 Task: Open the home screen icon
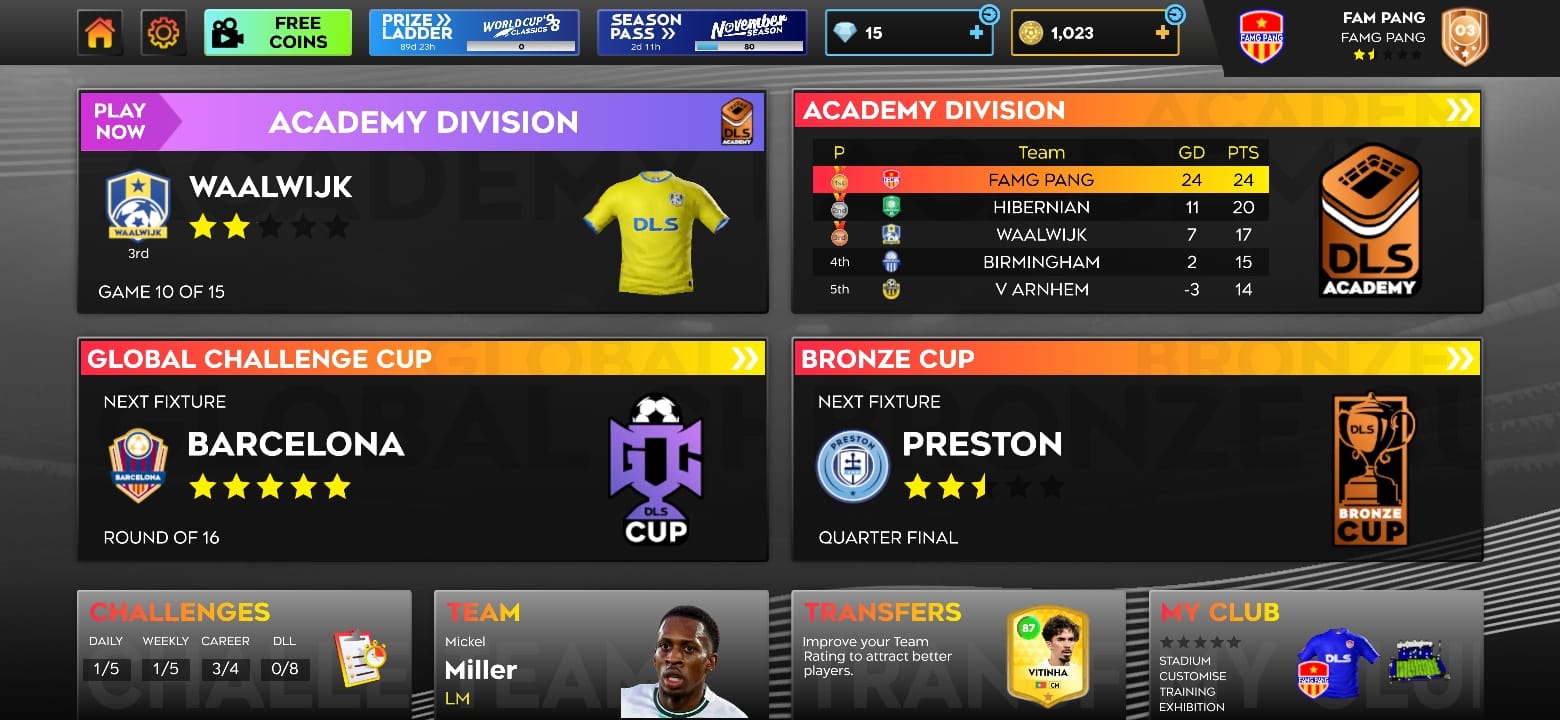coord(100,33)
